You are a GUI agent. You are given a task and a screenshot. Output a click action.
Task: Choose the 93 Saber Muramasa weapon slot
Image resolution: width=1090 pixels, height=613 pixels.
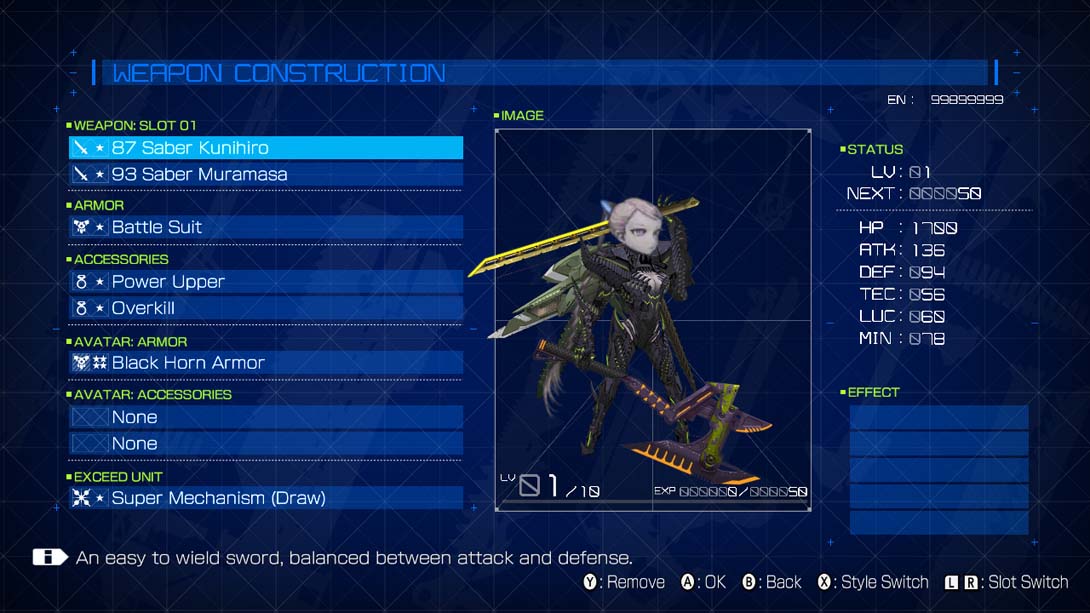(265, 174)
